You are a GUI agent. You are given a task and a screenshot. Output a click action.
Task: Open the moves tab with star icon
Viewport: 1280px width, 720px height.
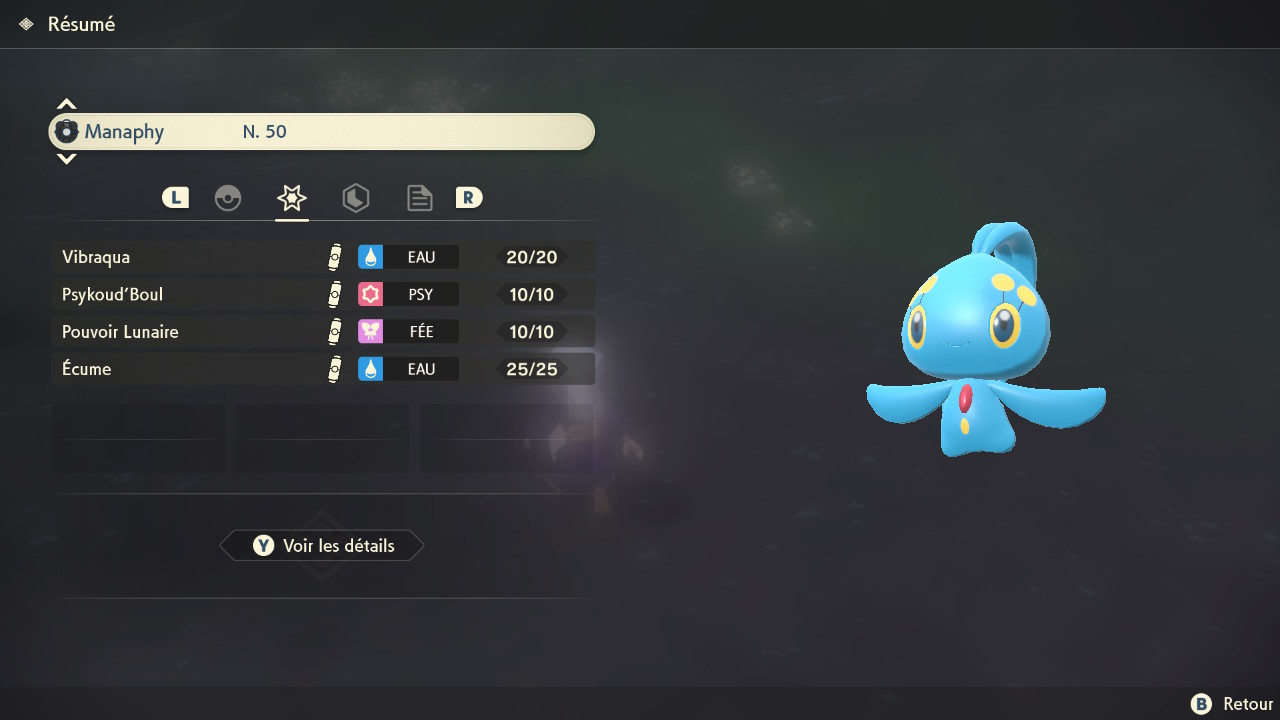tap(292, 198)
